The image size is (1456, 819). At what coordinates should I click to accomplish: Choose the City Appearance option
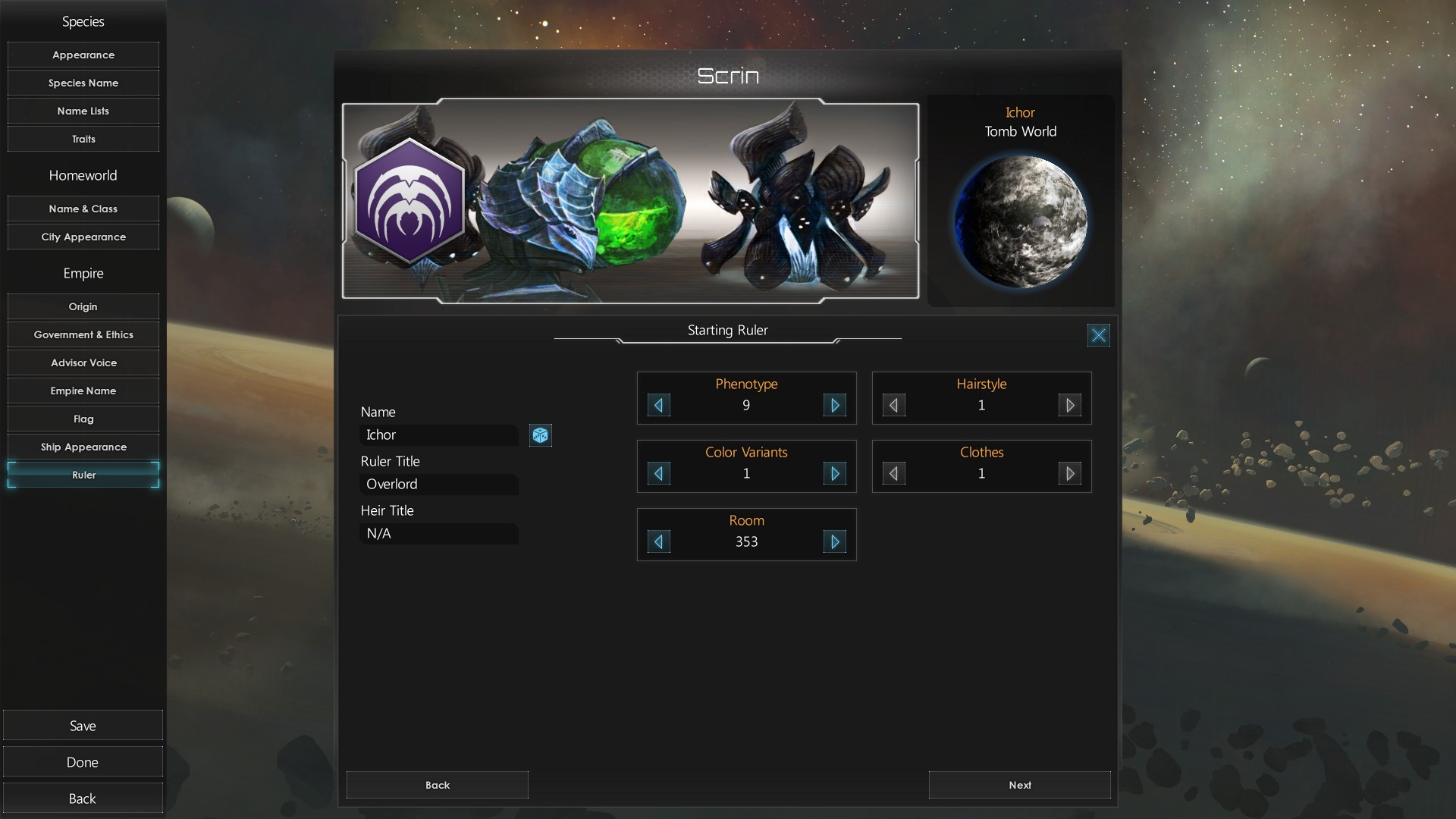pos(83,237)
